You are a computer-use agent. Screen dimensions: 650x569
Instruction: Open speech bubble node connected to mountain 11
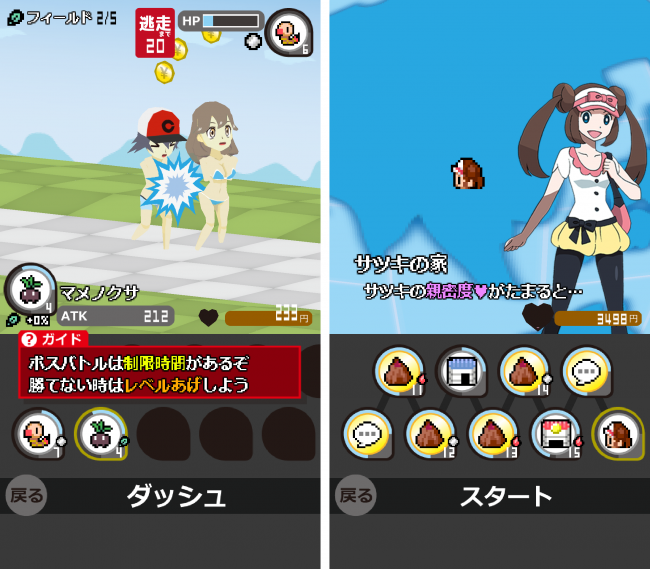point(369,434)
